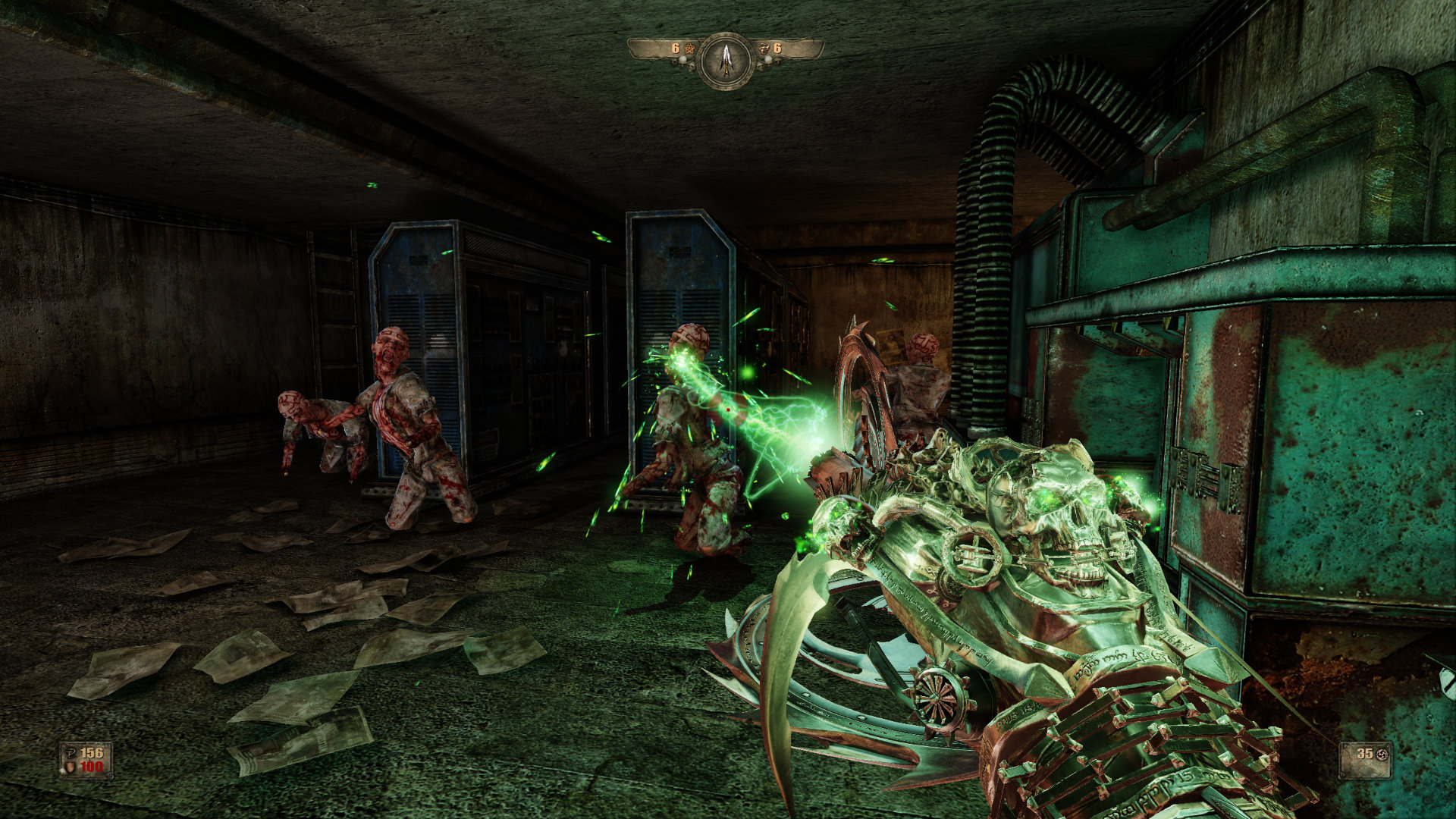1456x819 pixels.
Task: Click the soul counter icon beside the compass
Action: pos(764,49)
